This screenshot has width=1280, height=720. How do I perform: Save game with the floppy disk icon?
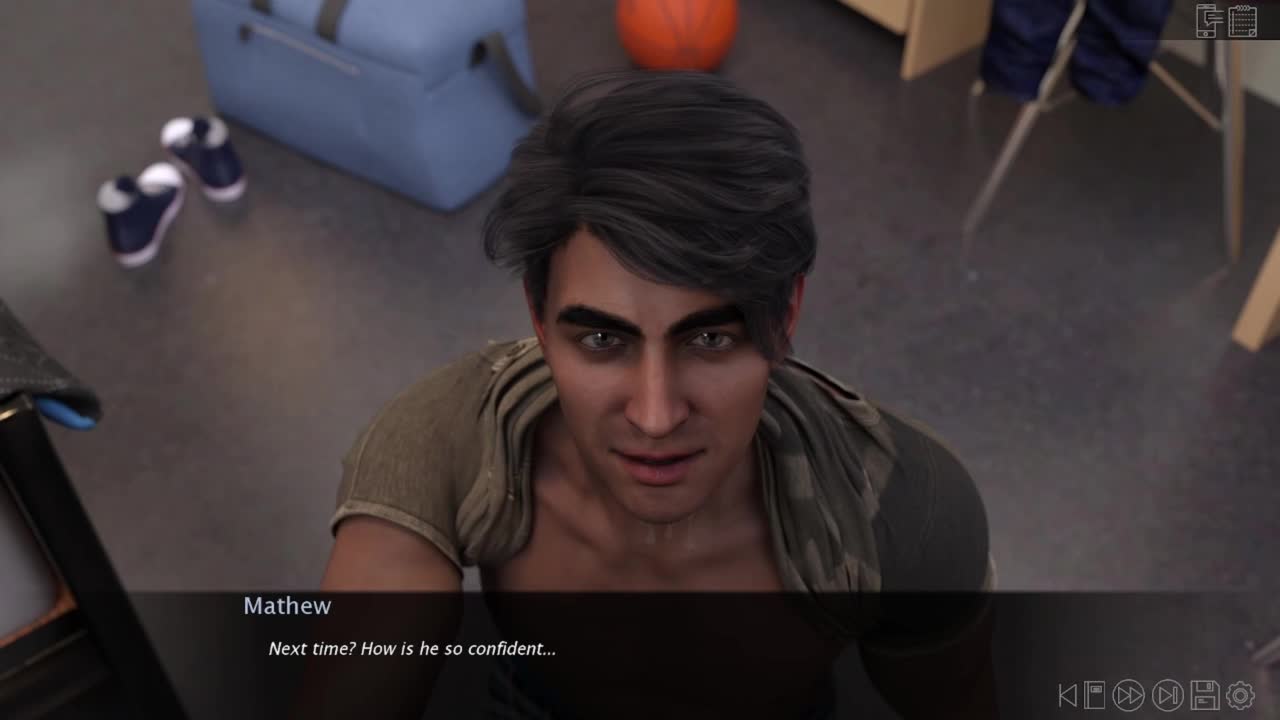pos(1205,695)
